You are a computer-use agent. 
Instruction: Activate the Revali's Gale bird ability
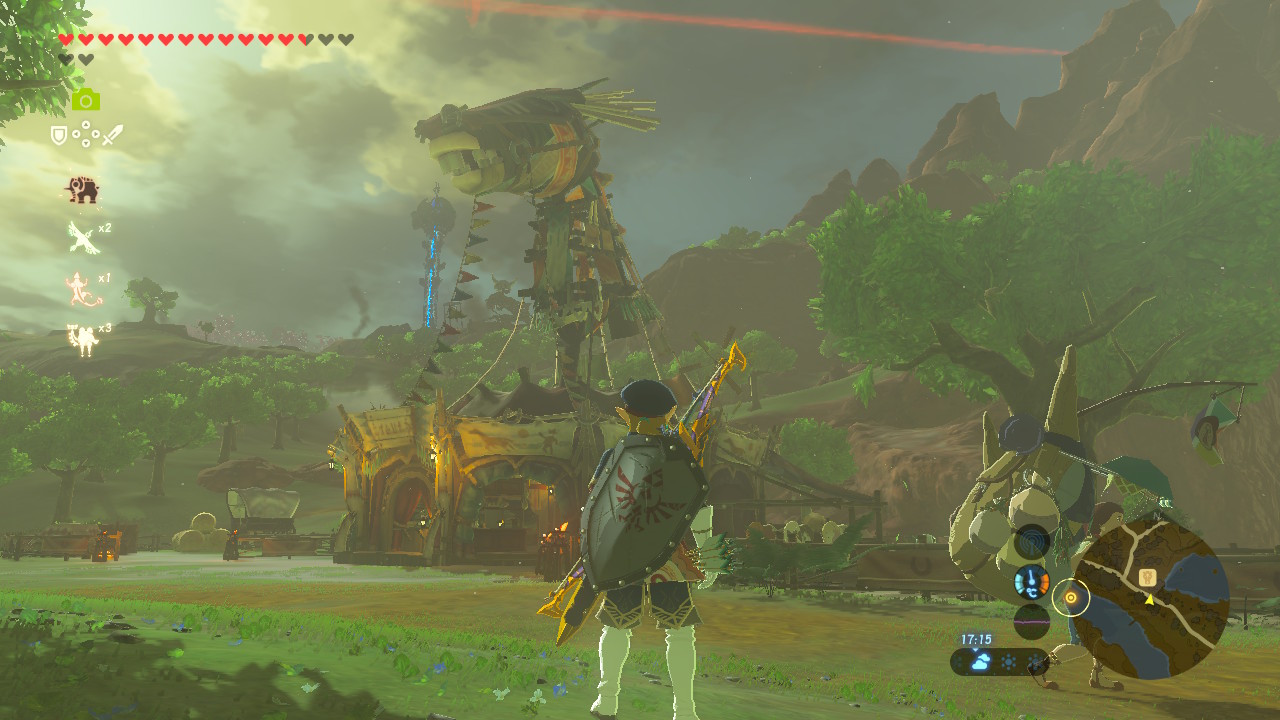click(x=81, y=238)
